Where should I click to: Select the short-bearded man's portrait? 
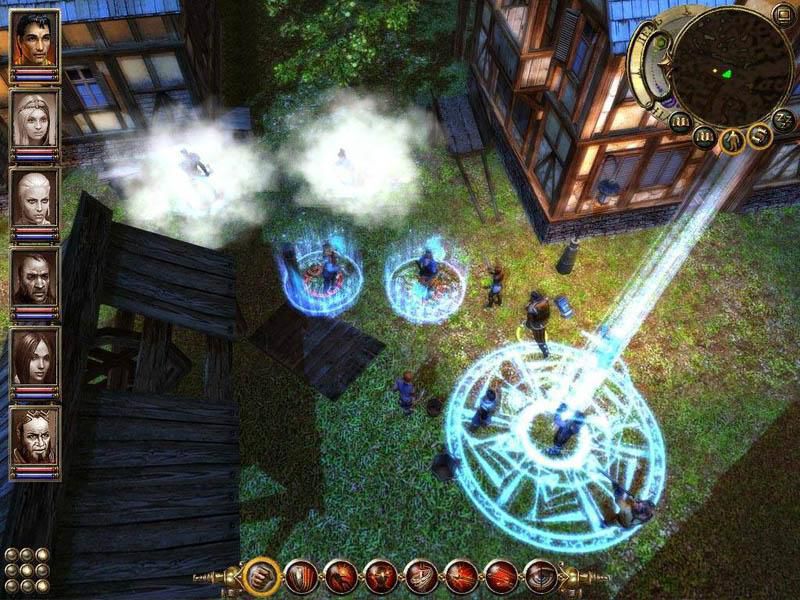pyautogui.click(x=34, y=274)
